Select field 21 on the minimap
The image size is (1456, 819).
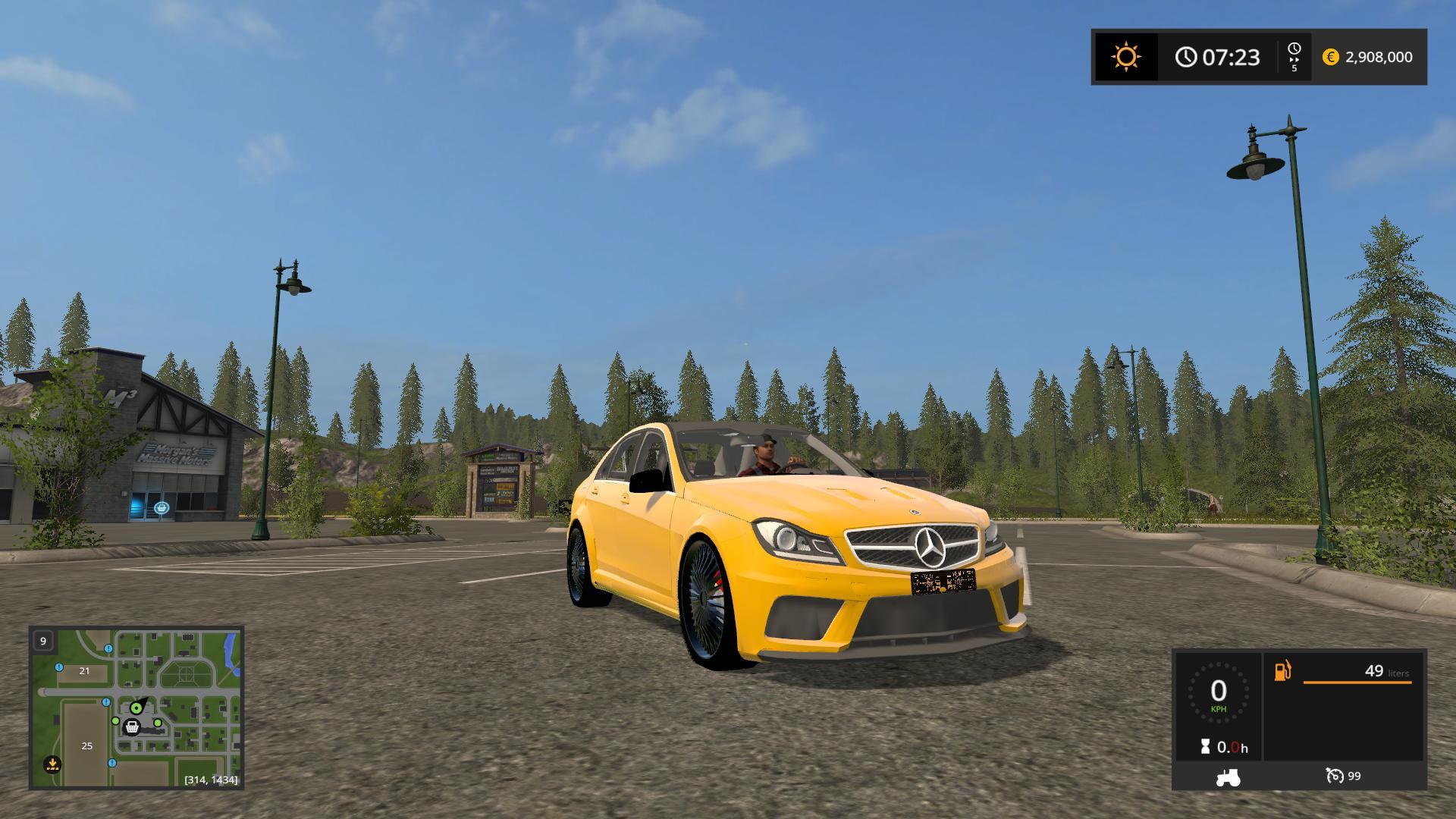[x=84, y=671]
